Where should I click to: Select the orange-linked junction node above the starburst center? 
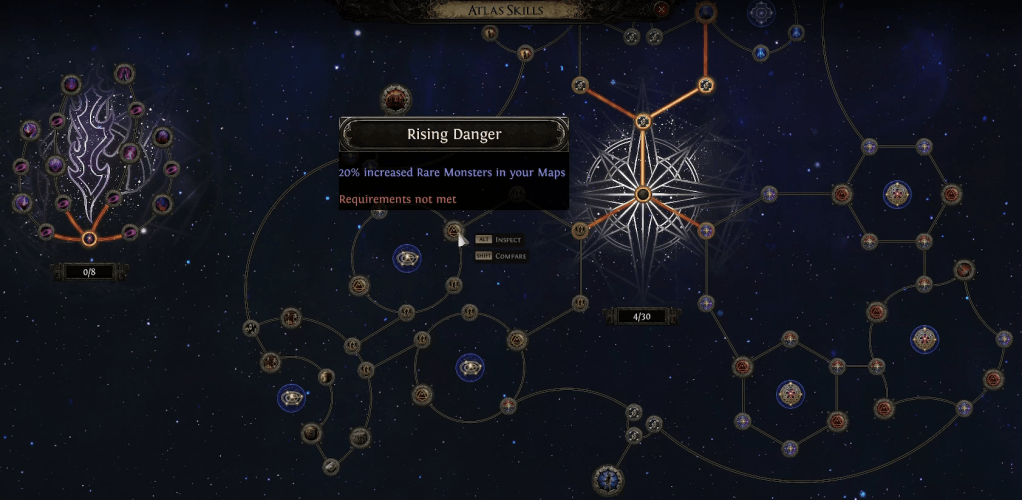(643, 122)
